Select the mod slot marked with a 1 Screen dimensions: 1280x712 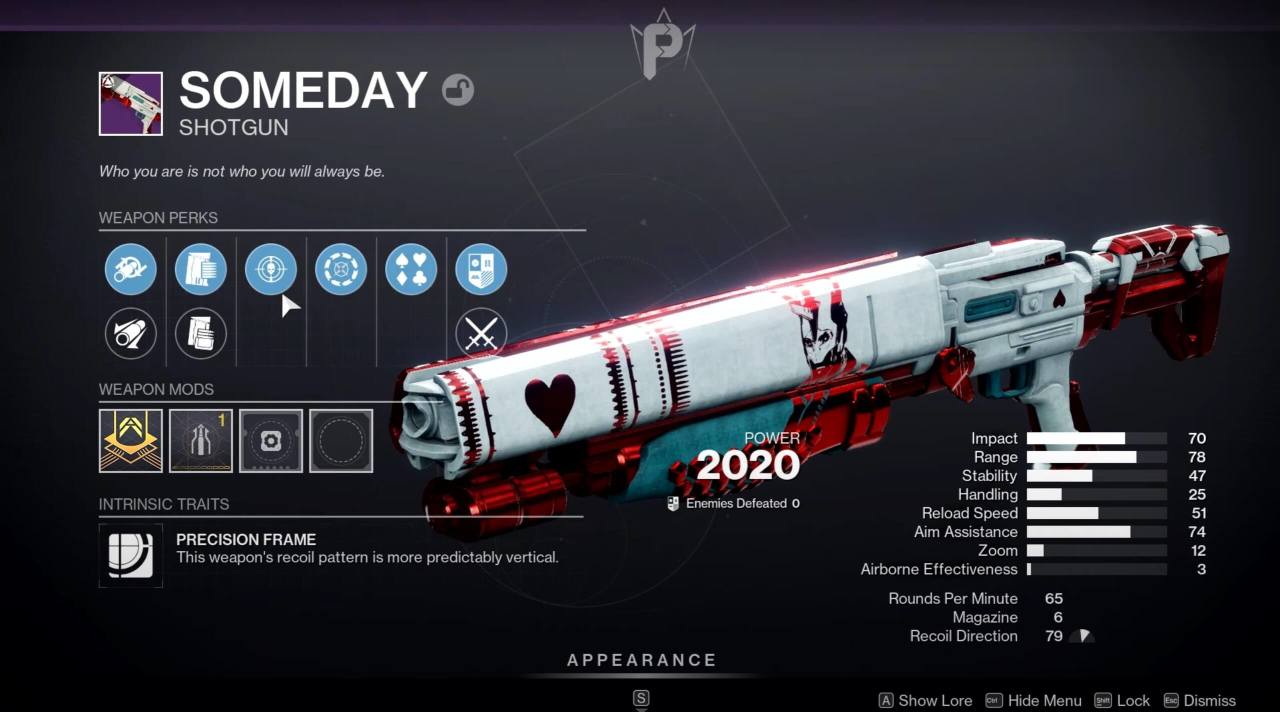[x=201, y=440]
